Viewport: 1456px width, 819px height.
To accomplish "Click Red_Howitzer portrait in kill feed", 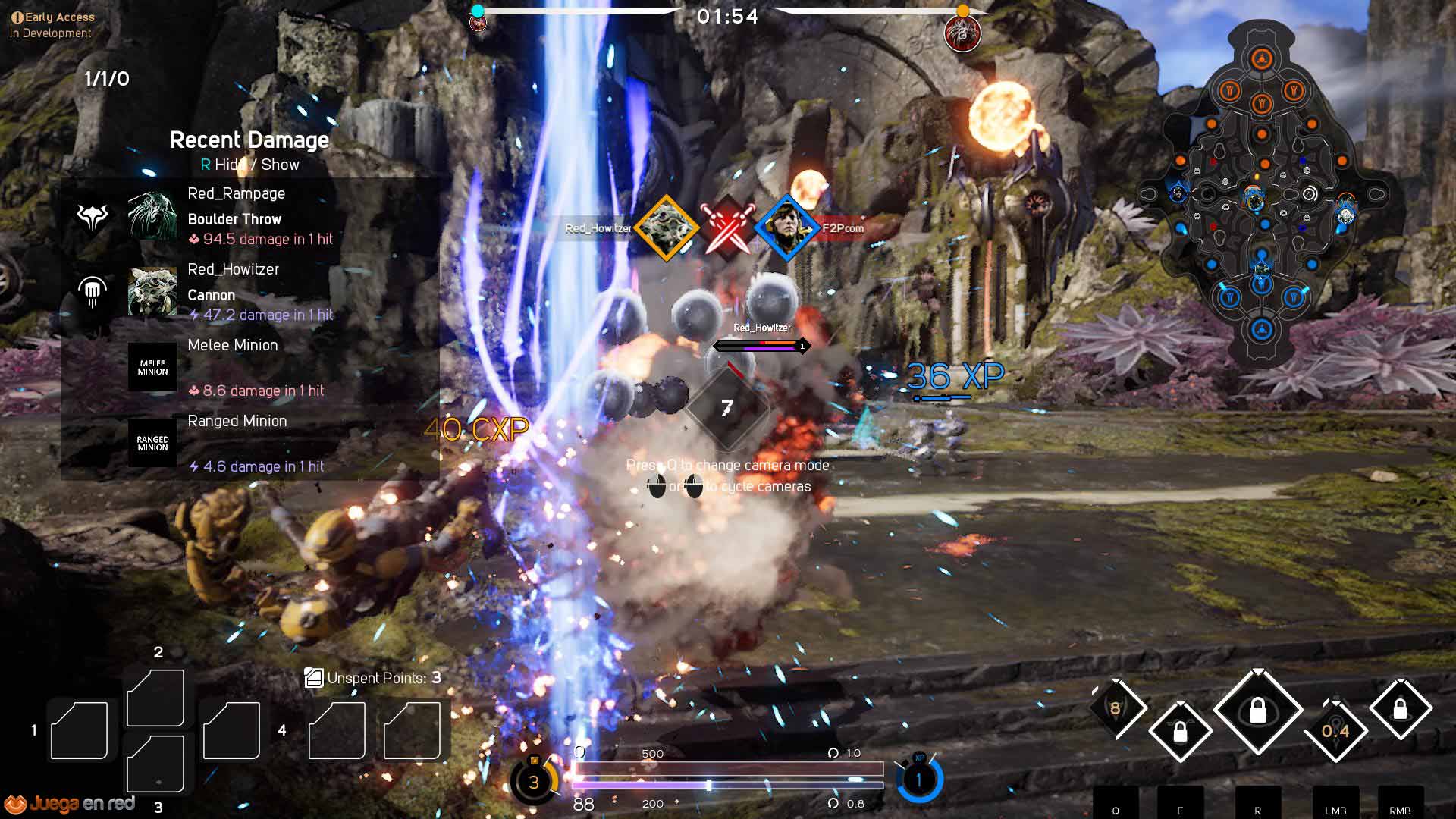I will (667, 227).
